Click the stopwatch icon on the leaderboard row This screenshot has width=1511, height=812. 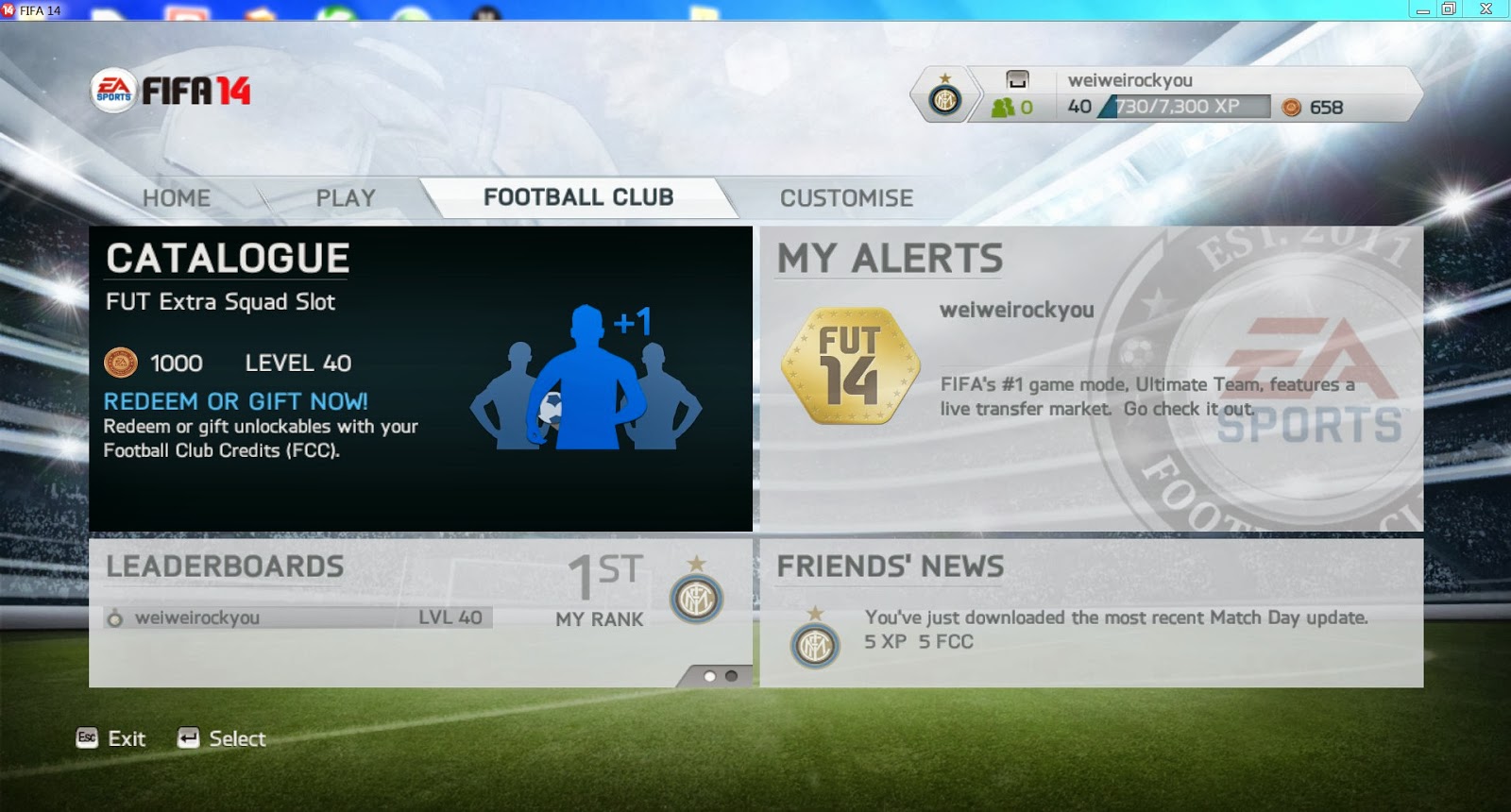(116, 618)
